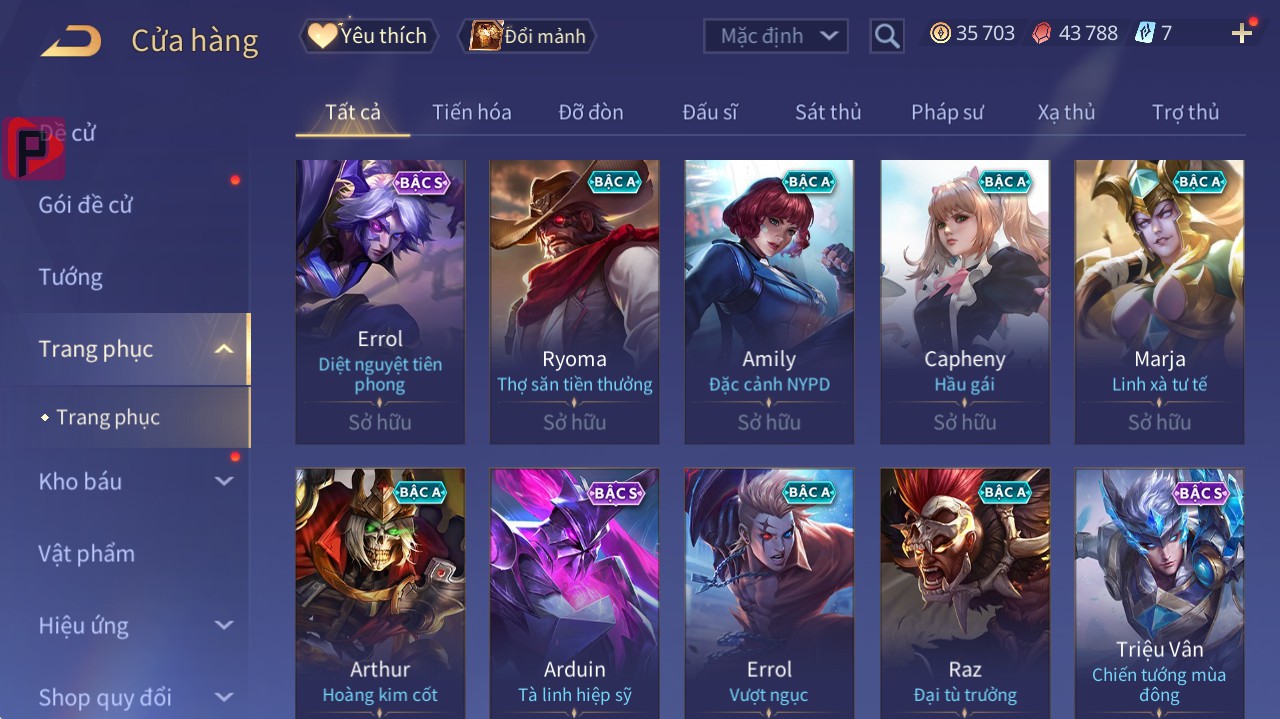The width and height of the screenshot is (1280, 719).
Task: Open the Gói đề cử menu entry
Action: point(86,205)
